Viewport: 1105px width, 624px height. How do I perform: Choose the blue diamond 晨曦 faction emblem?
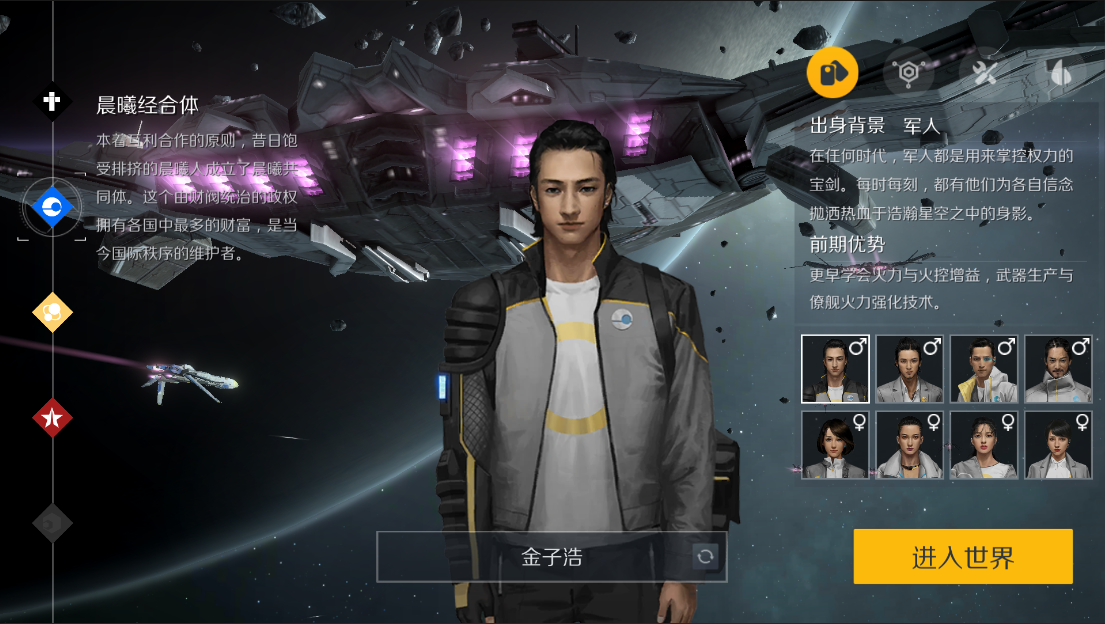52,207
